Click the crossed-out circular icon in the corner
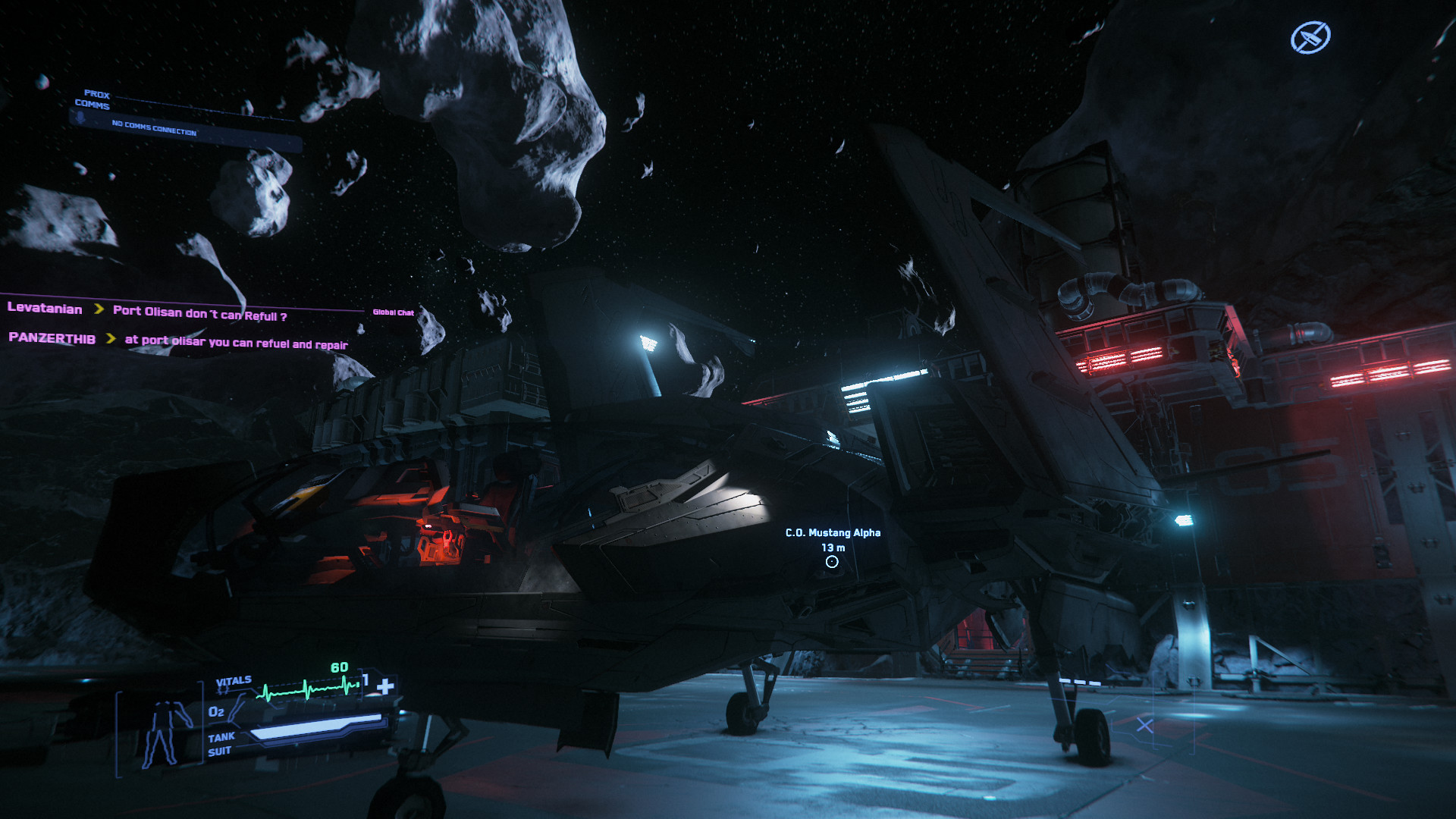 pos(1310,37)
